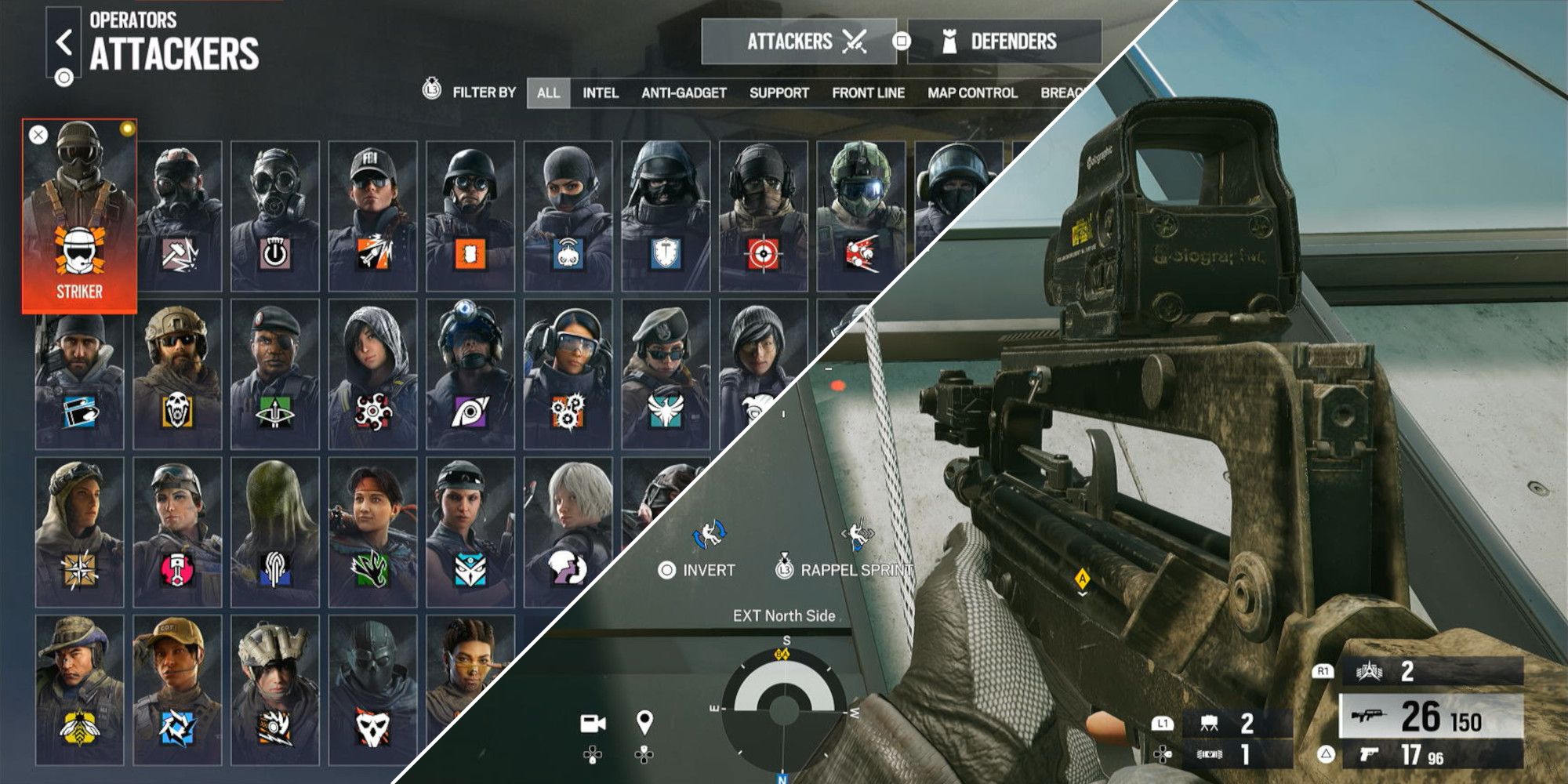Click Twitch's shock drone icon

pyautogui.click(x=568, y=252)
